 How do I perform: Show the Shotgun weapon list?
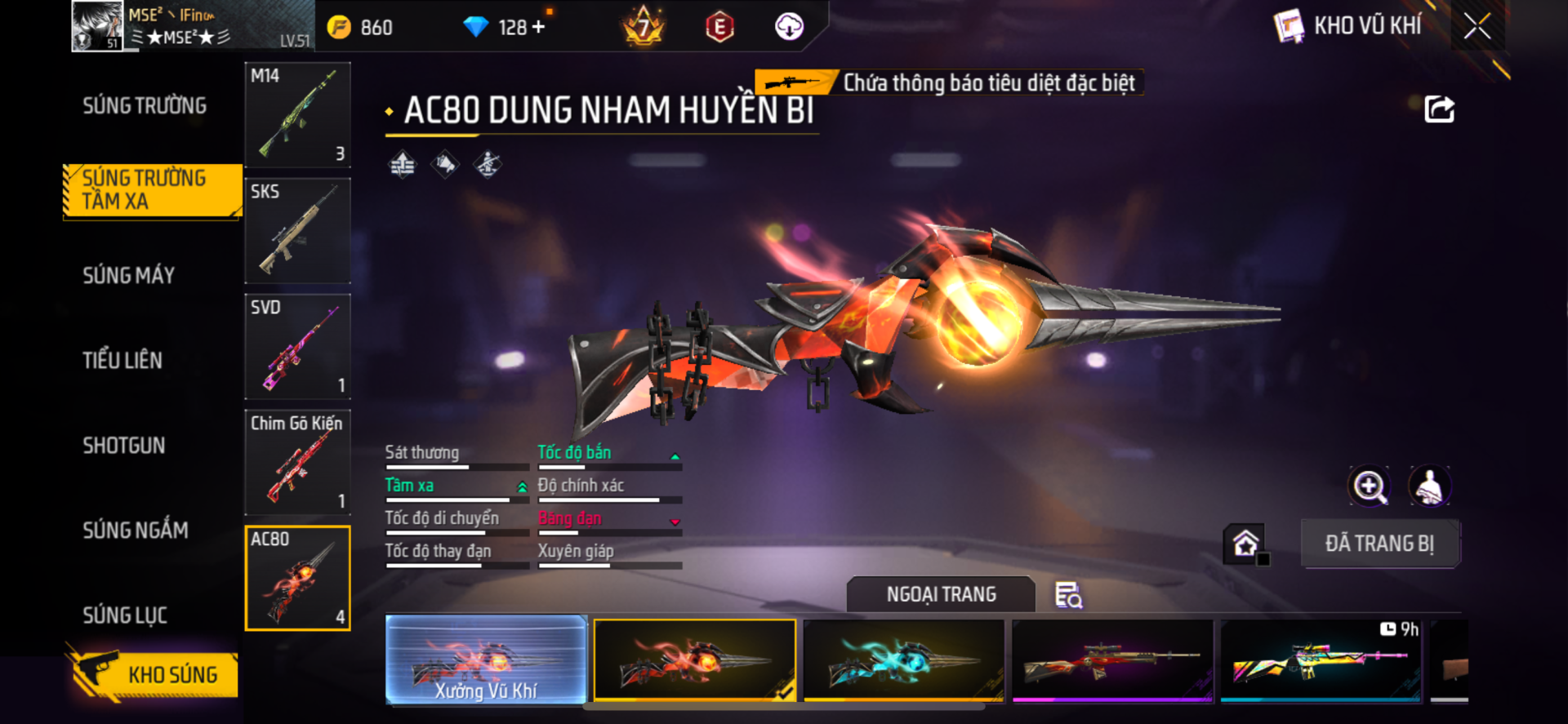coord(124,446)
